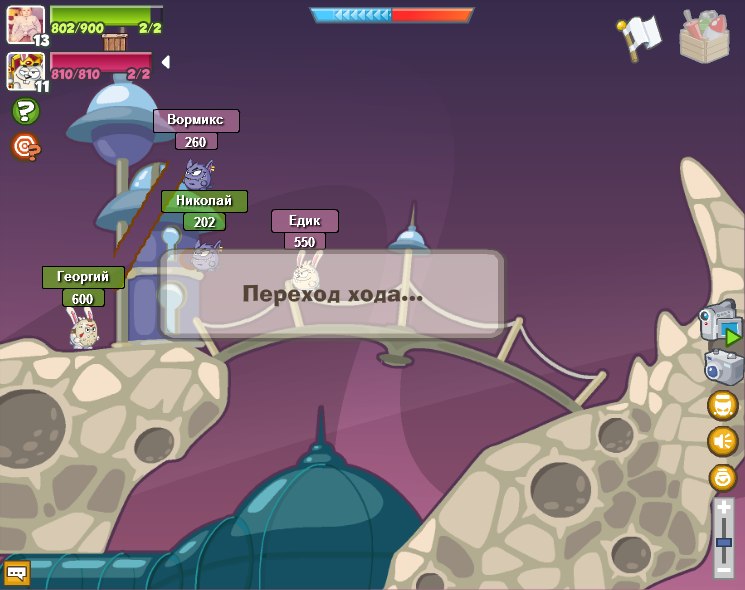Click the white arrow beside the red team bar
The image size is (745, 590).
pyautogui.click(x=165, y=62)
